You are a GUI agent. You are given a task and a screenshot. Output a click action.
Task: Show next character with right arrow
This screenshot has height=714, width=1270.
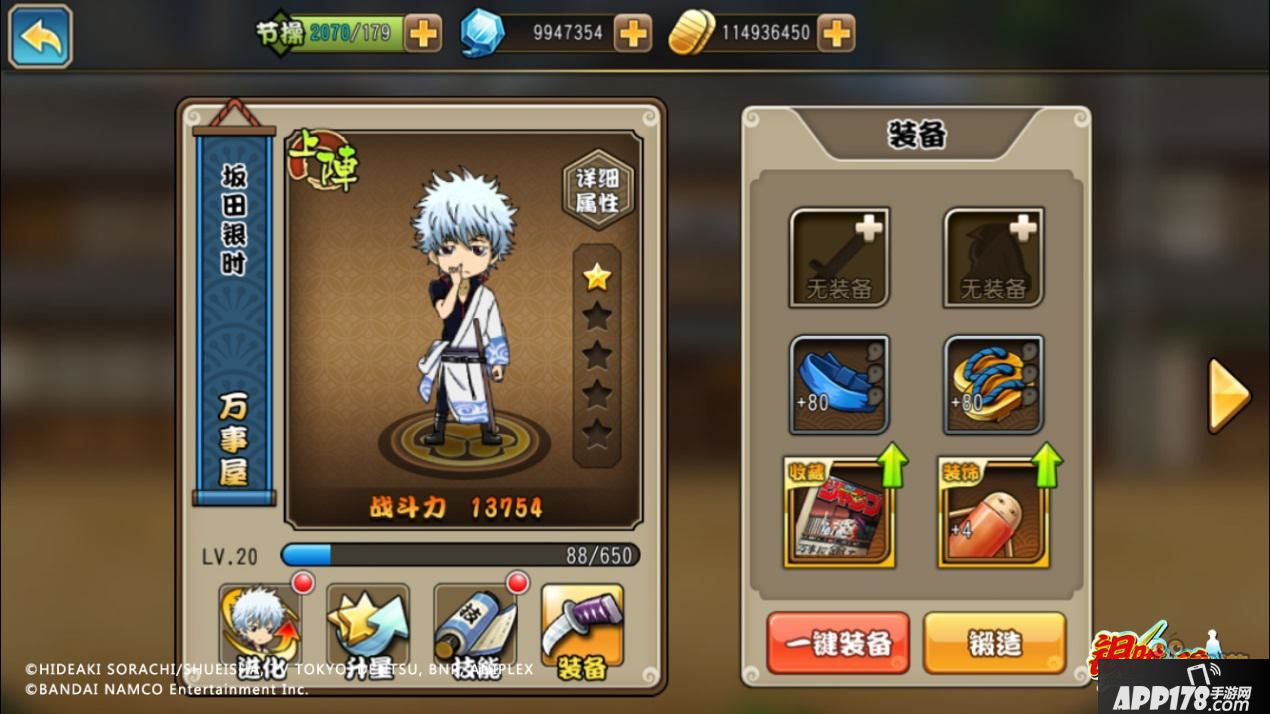click(1228, 395)
